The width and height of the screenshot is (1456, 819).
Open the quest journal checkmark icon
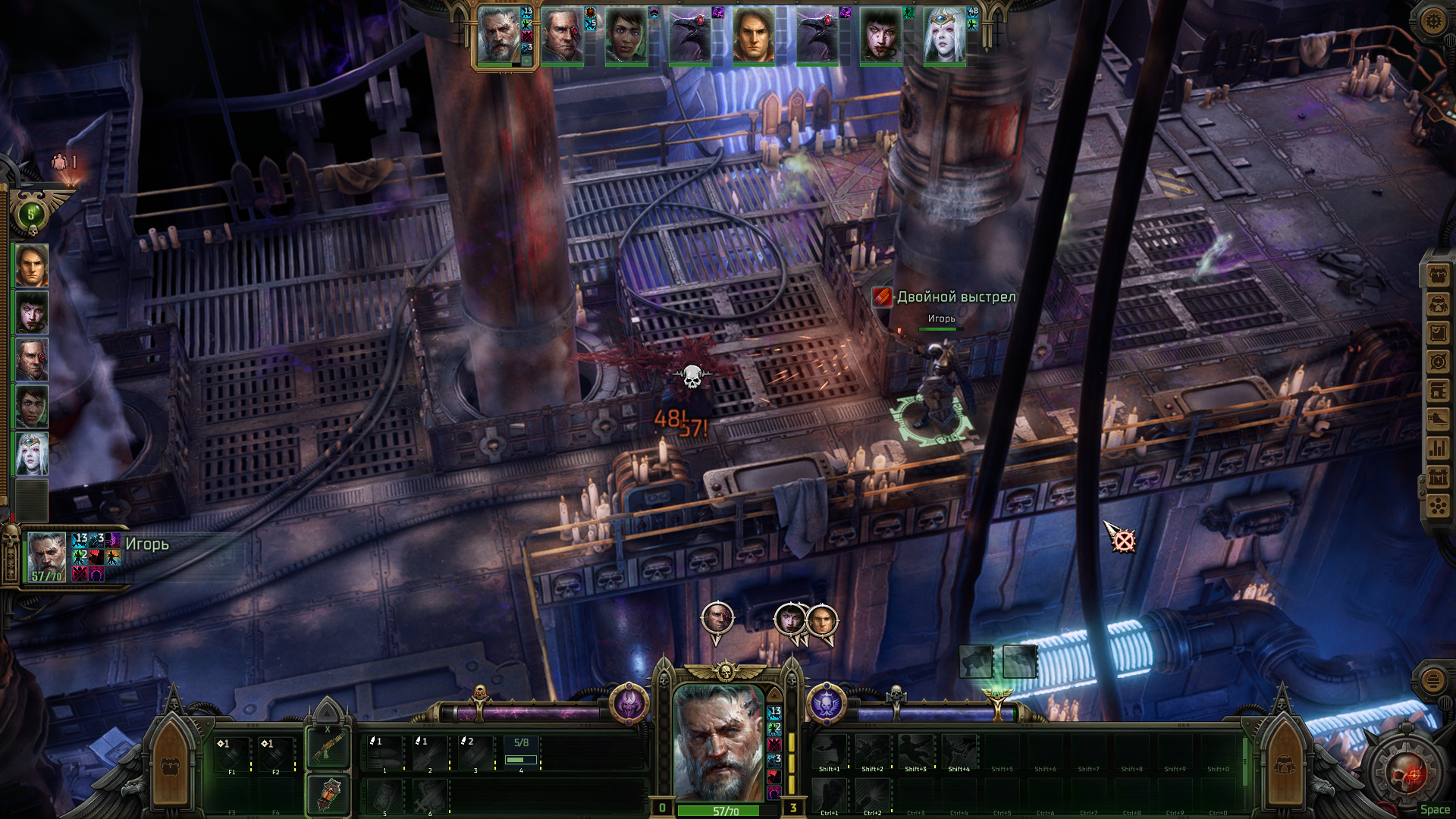pyautogui.click(x=1438, y=333)
